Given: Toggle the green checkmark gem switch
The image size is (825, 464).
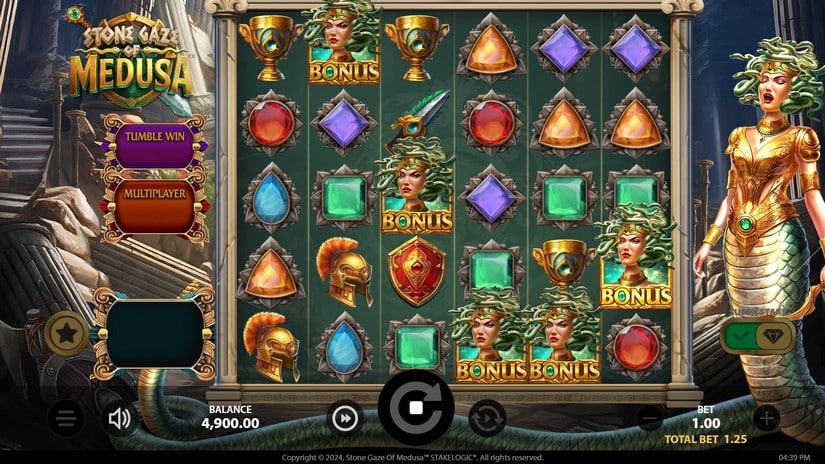Looking at the screenshot, I should 756,337.
